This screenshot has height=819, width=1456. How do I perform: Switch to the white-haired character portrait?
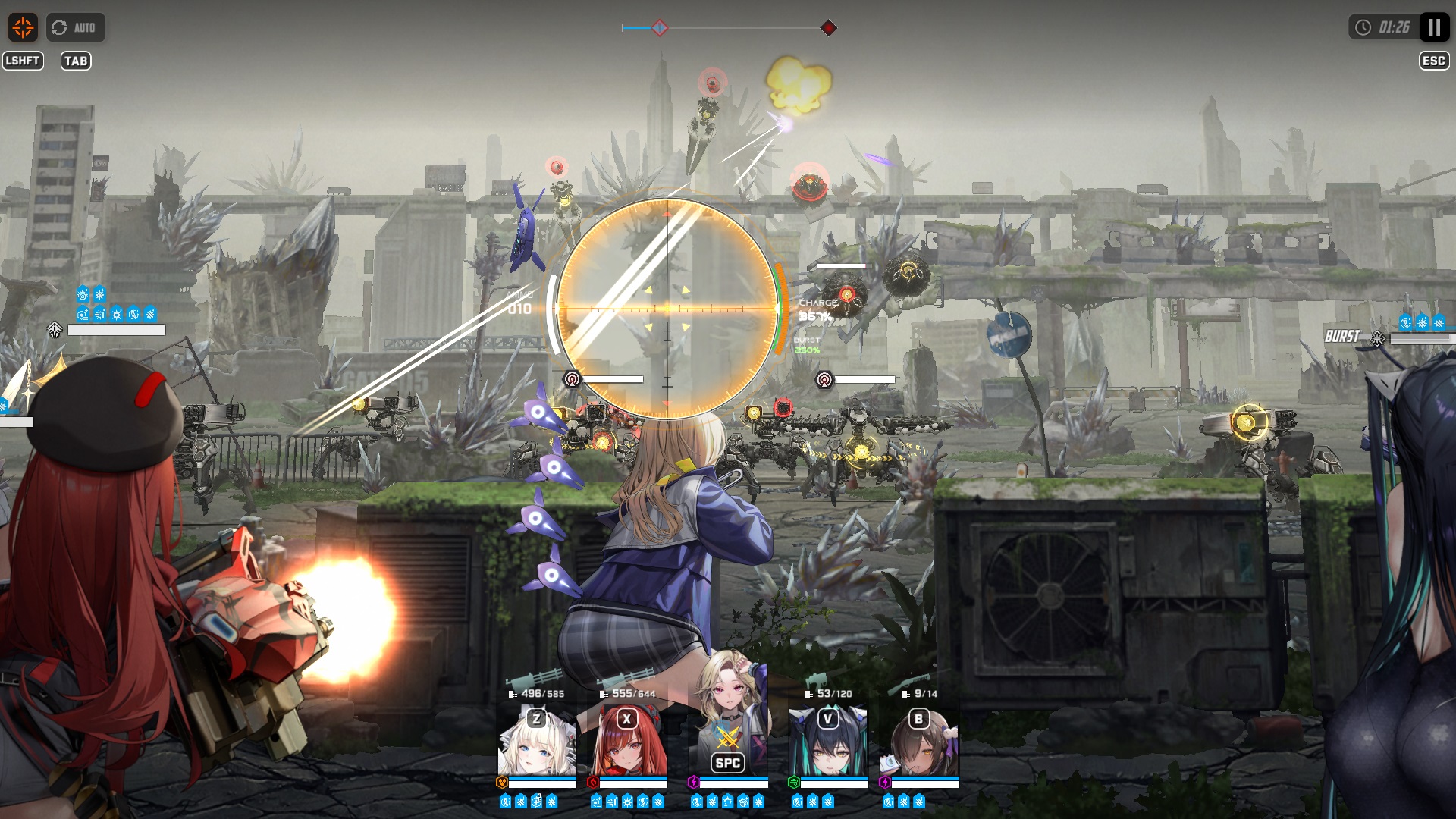click(x=537, y=743)
